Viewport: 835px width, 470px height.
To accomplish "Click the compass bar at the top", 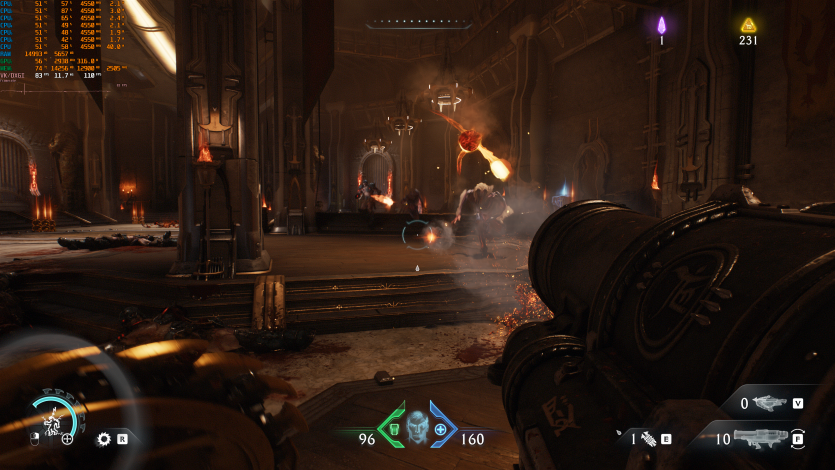I will pos(418,24).
